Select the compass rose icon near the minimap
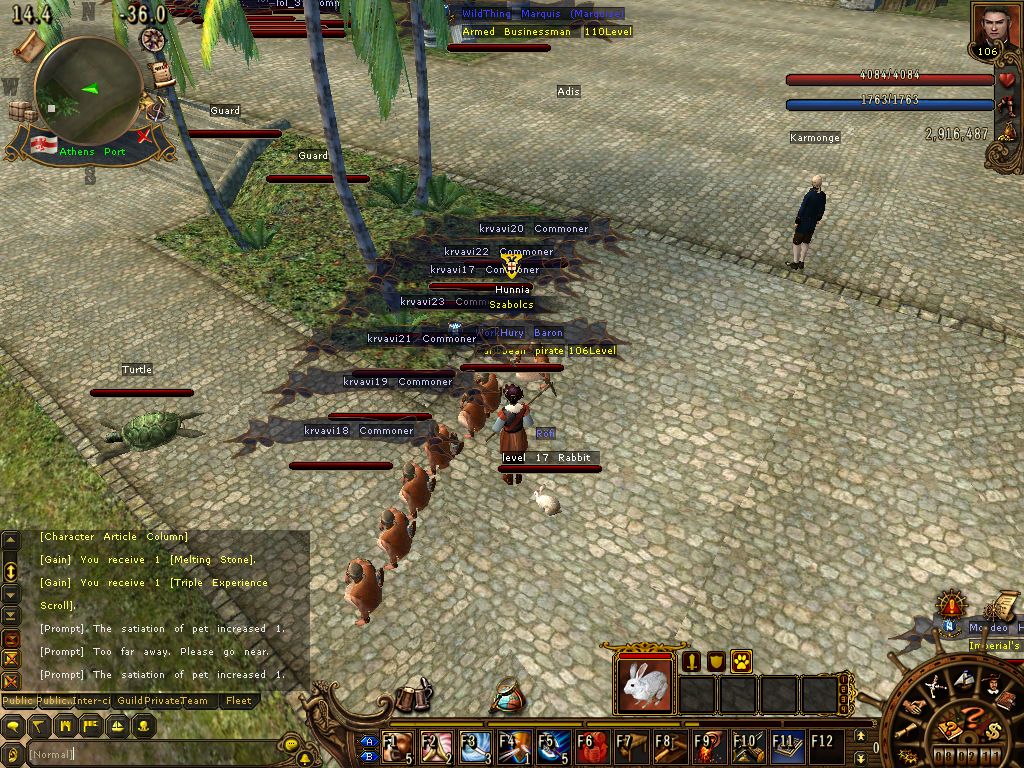The height and width of the screenshot is (768, 1024). (x=153, y=39)
